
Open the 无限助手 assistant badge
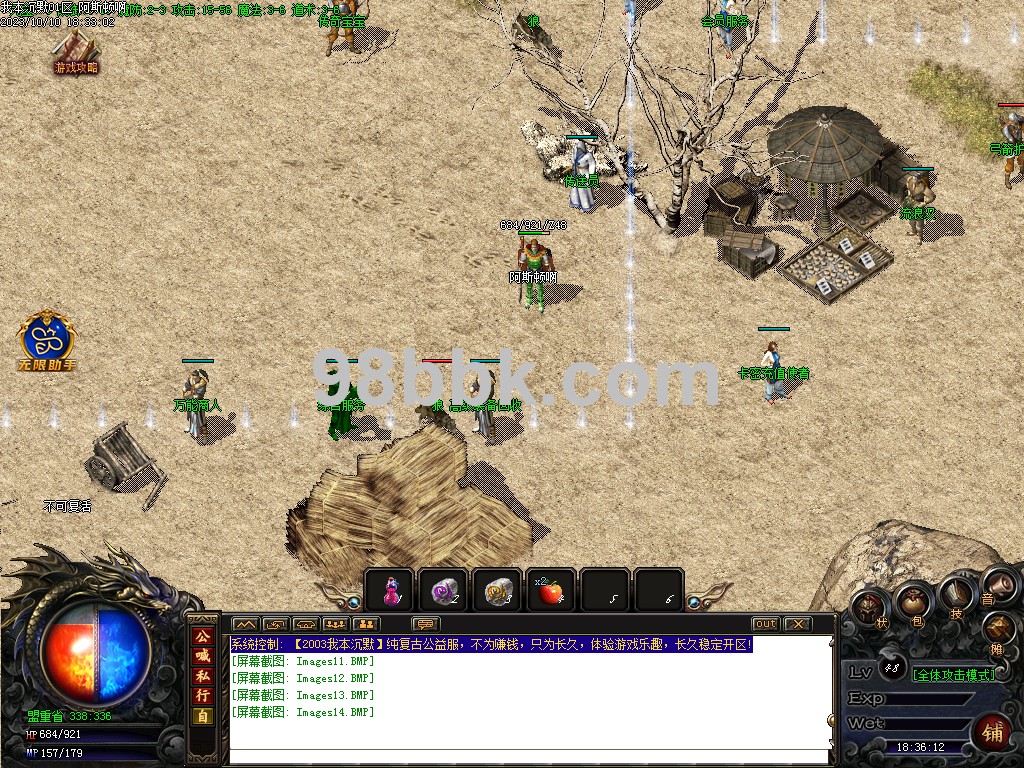[47, 342]
